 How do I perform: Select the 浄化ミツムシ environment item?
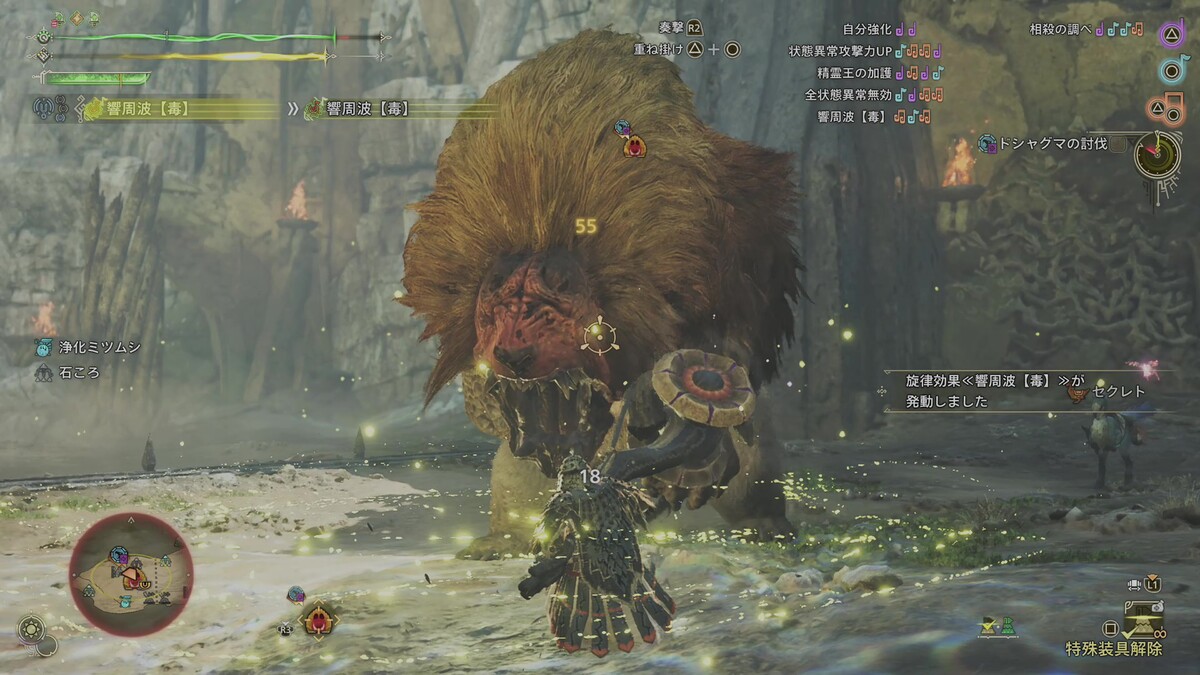85,347
